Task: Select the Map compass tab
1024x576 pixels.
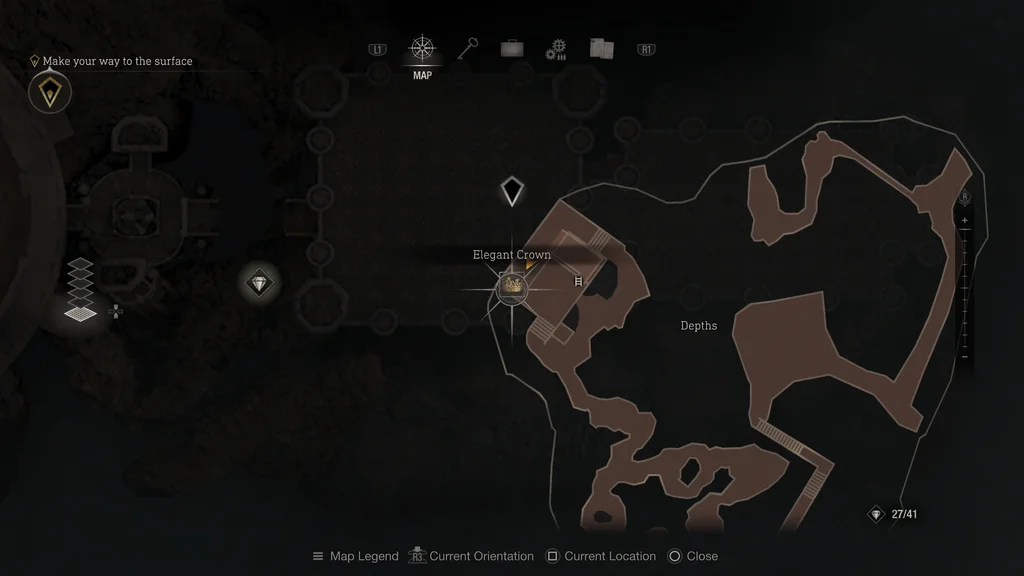Action: (x=422, y=48)
